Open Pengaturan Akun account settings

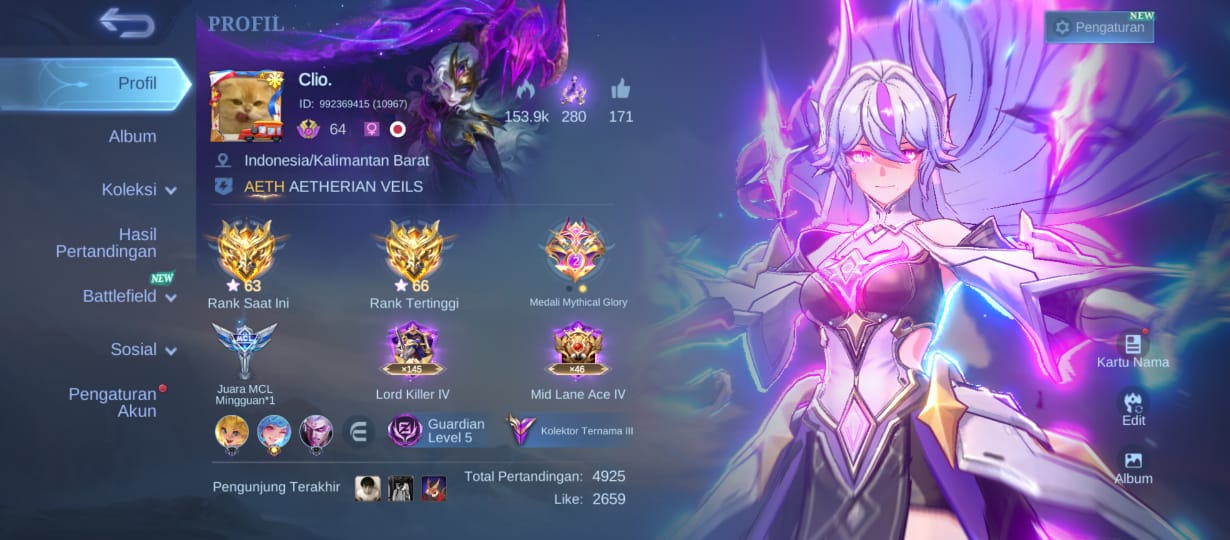click(x=112, y=402)
